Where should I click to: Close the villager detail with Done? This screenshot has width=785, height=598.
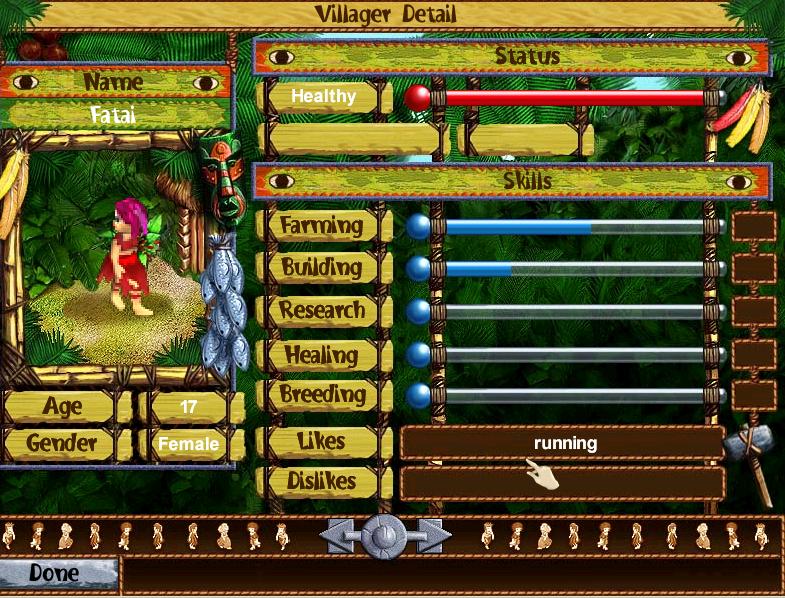[55, 574]
